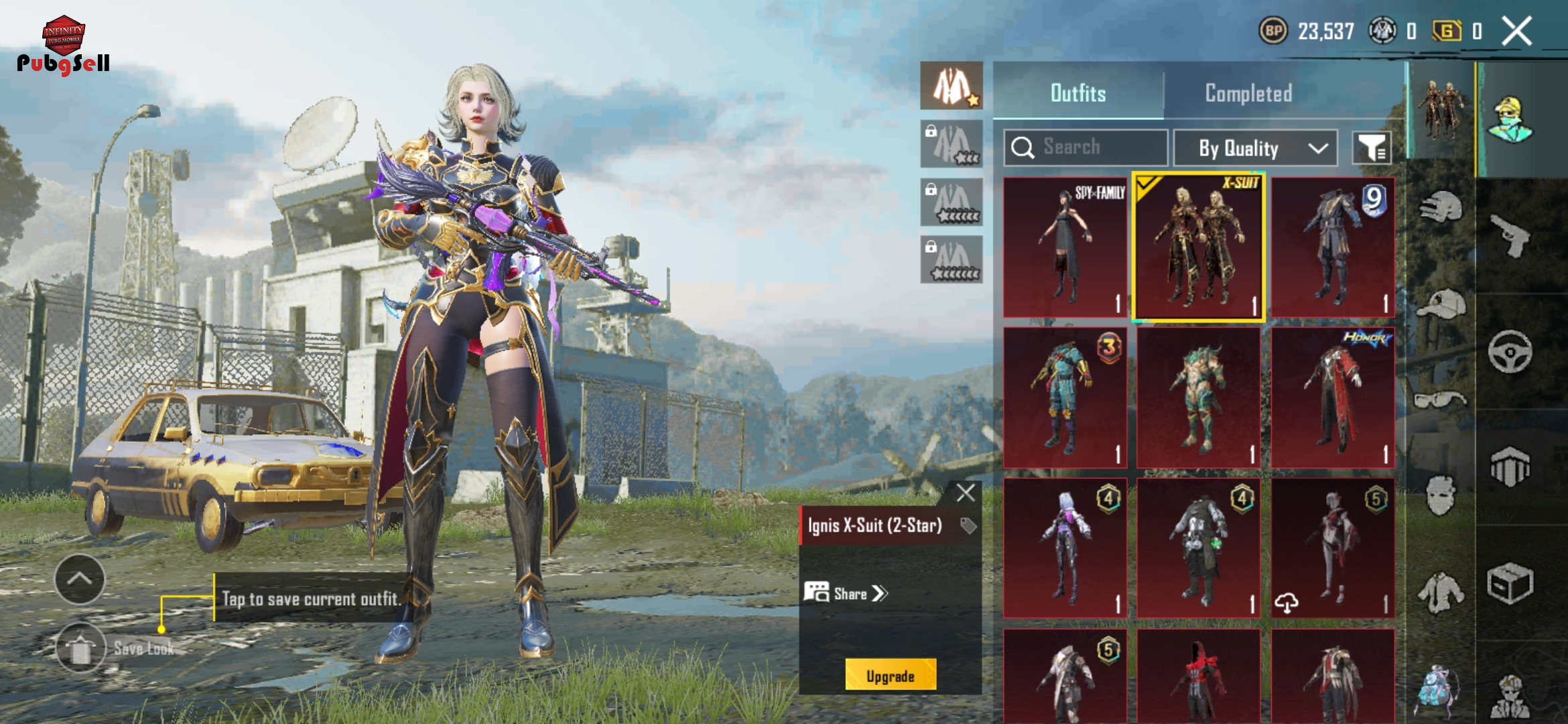Select the Ignis X-Suit outfit tile
Screen dimensions: 1568x724
click(1199, 247)
